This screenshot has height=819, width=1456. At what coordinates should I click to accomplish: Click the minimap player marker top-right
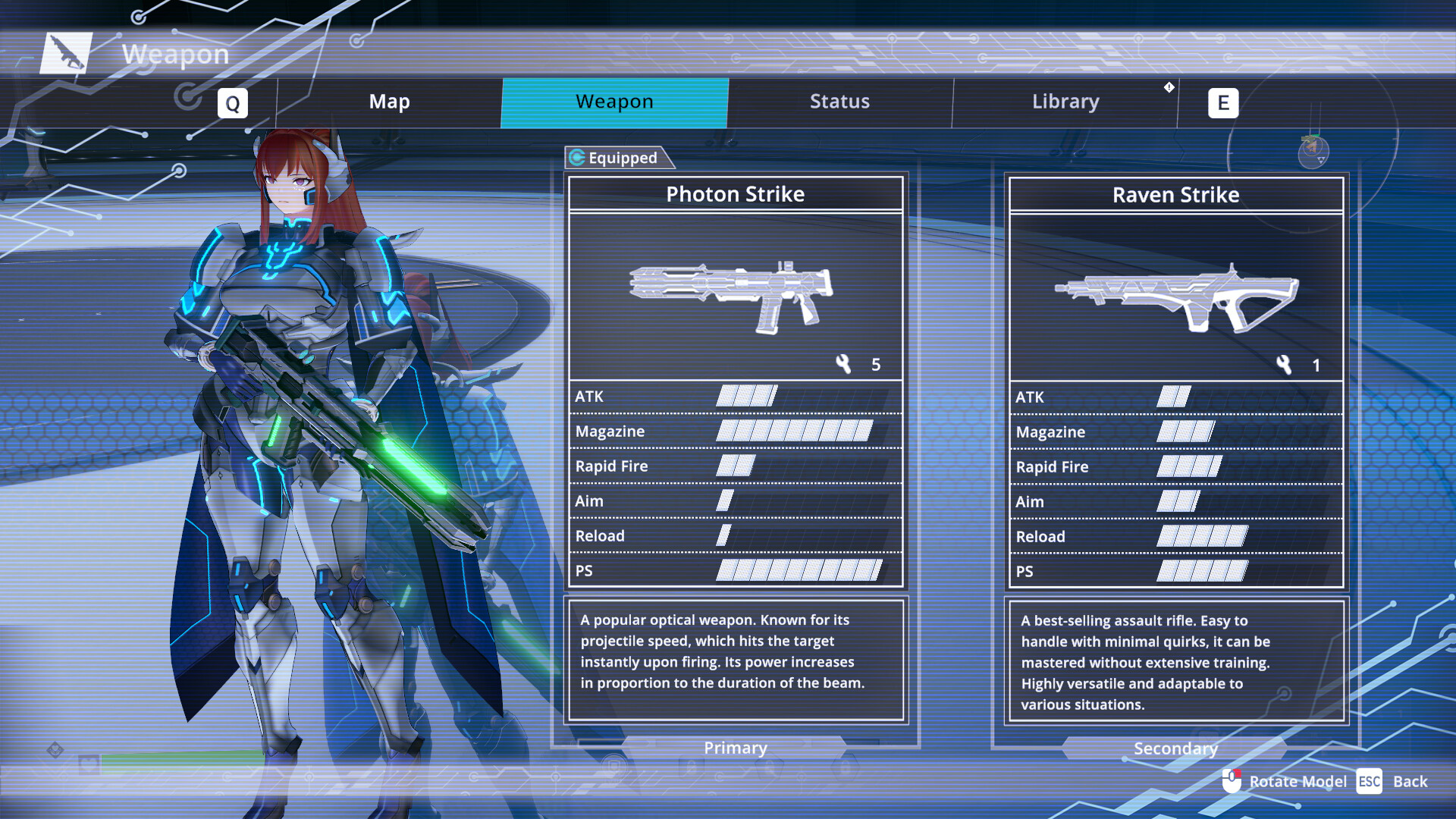1310,147
